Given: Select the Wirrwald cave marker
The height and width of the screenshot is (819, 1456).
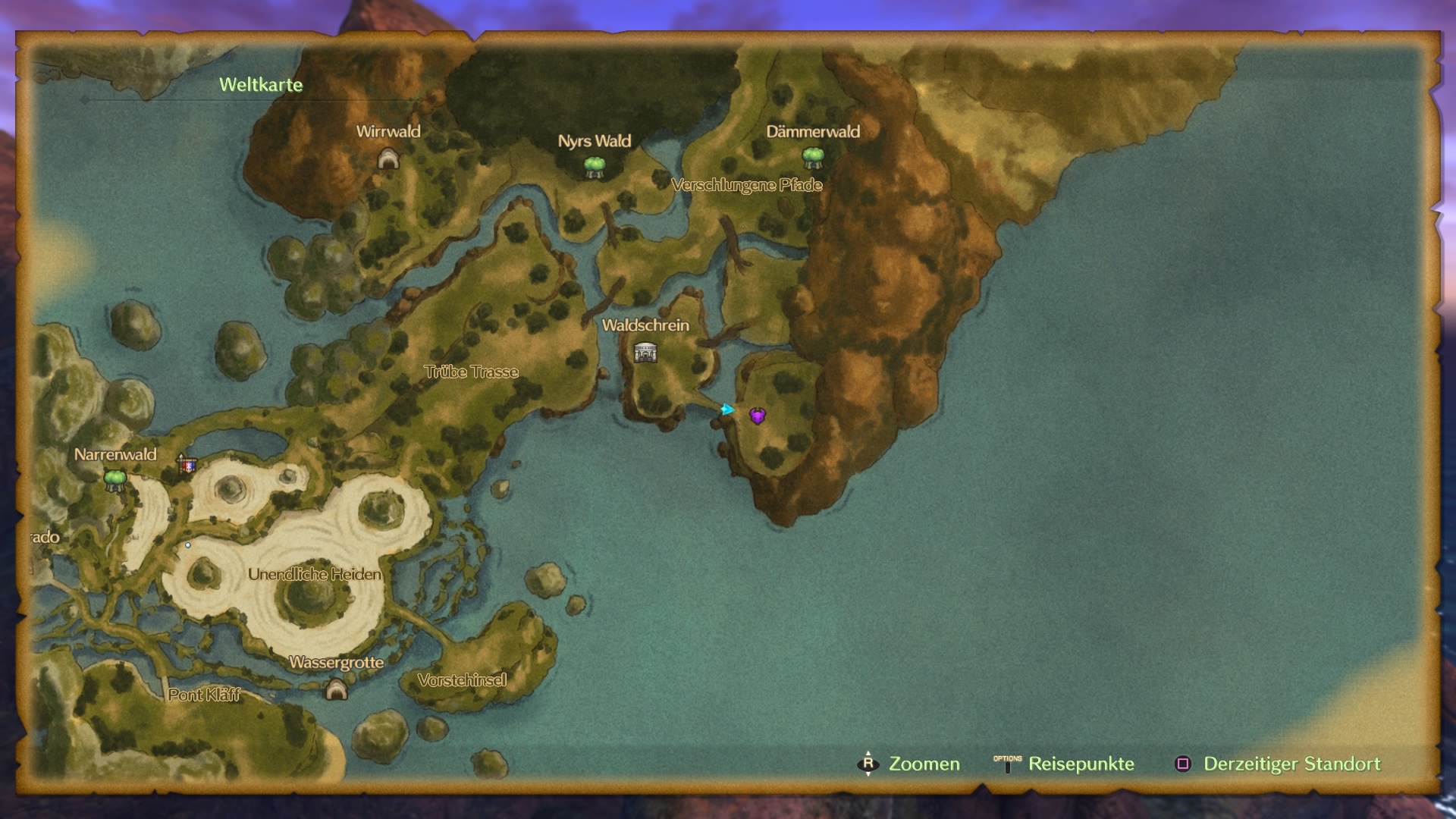Looking at the screenshot, I should 388,158.
